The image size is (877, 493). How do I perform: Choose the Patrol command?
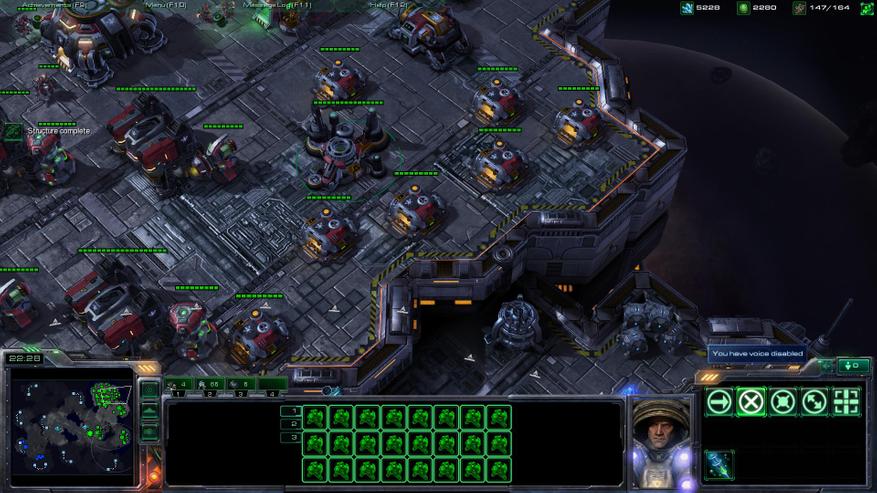815,402
